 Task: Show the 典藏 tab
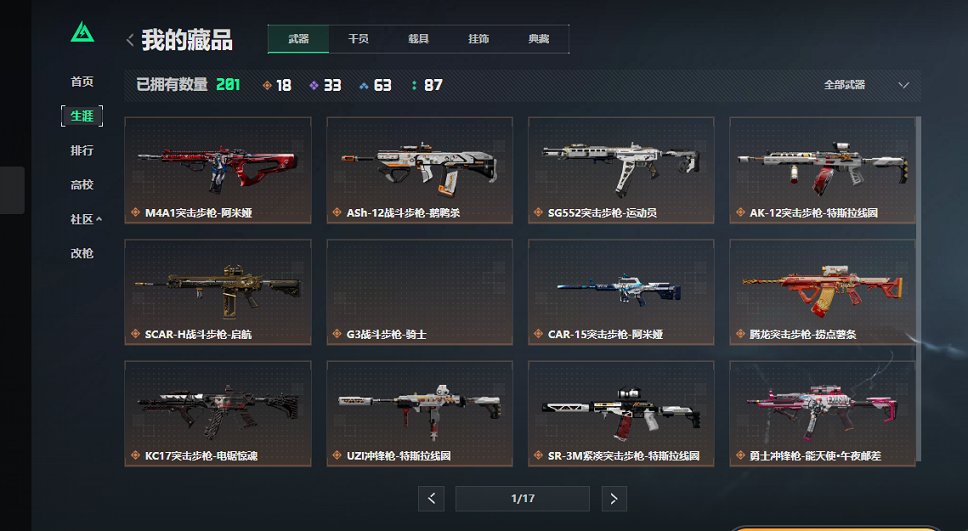point(538,39)
